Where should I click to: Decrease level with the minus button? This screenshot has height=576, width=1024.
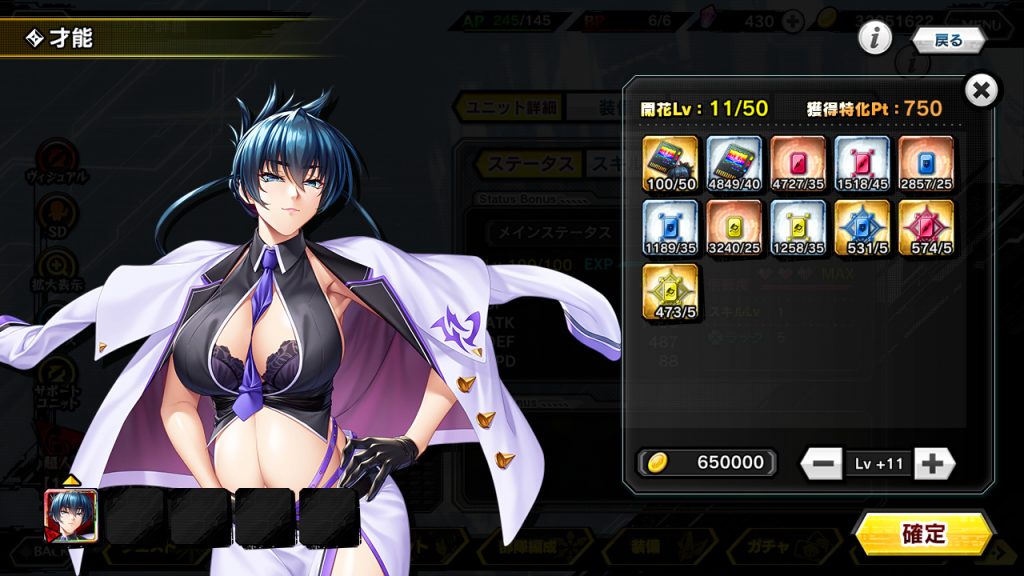pyautogui.click(x=822, y=463)
